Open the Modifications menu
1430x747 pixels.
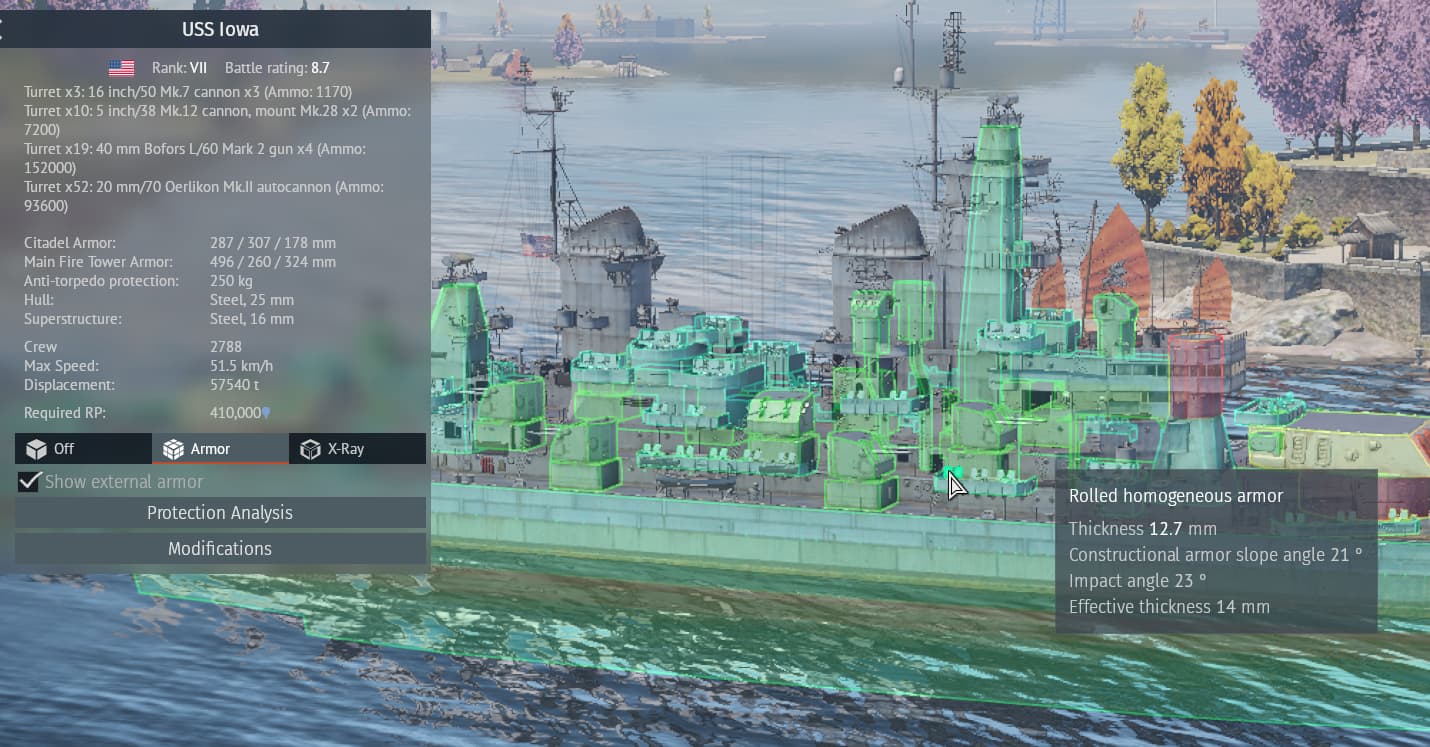(220, 549)
